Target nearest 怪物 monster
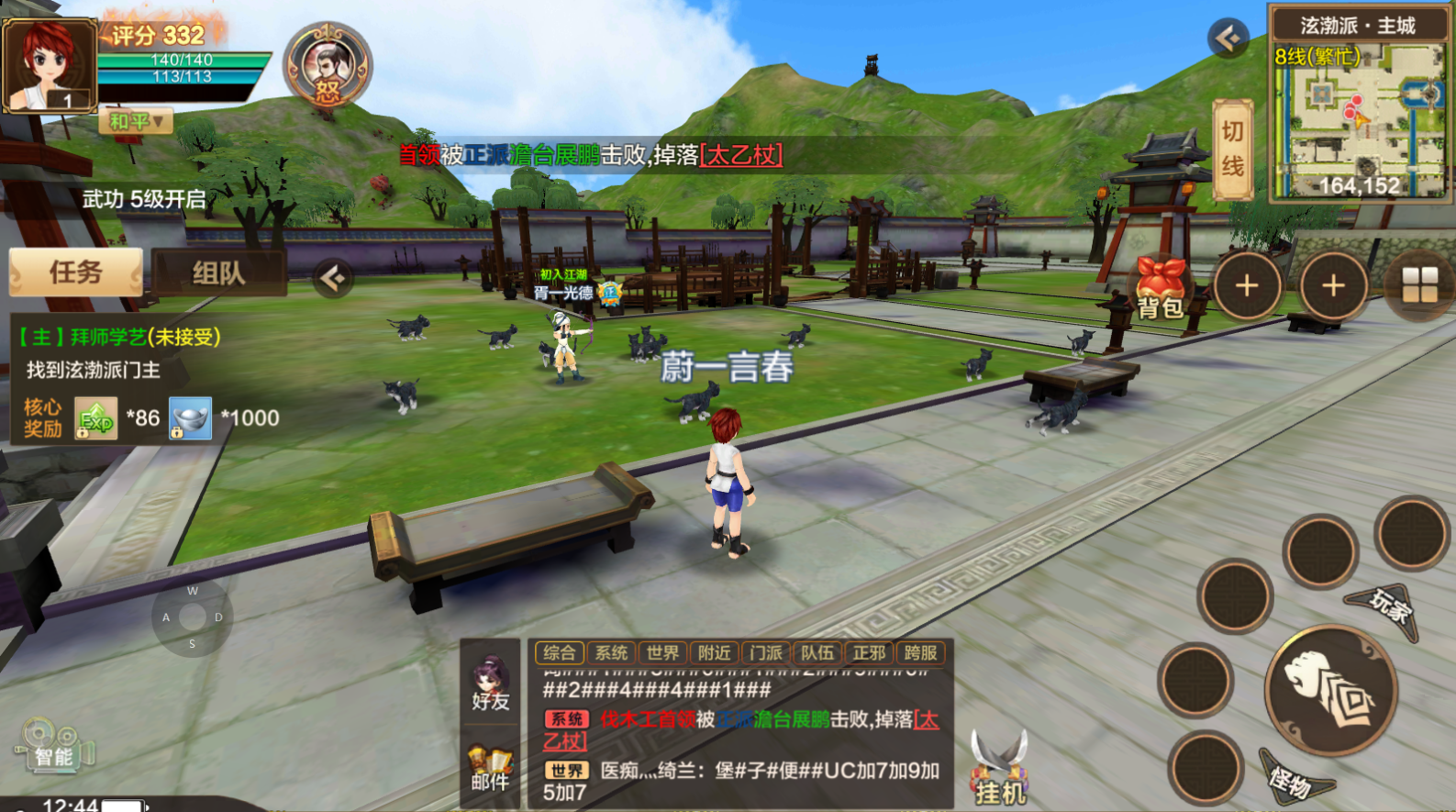 click(x=1294, y=780)
